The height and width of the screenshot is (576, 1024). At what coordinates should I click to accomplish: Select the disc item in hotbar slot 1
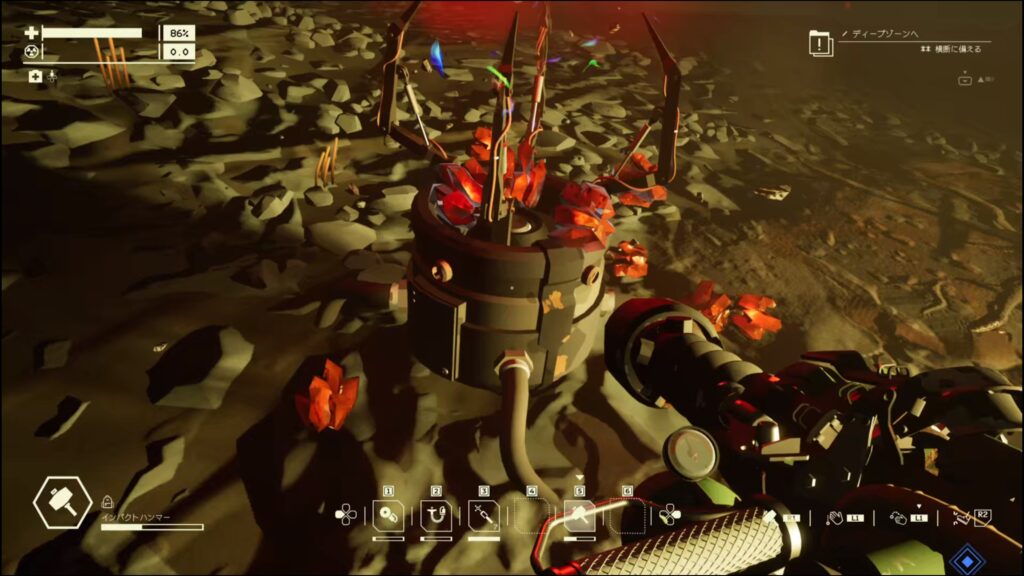(388, 516)
